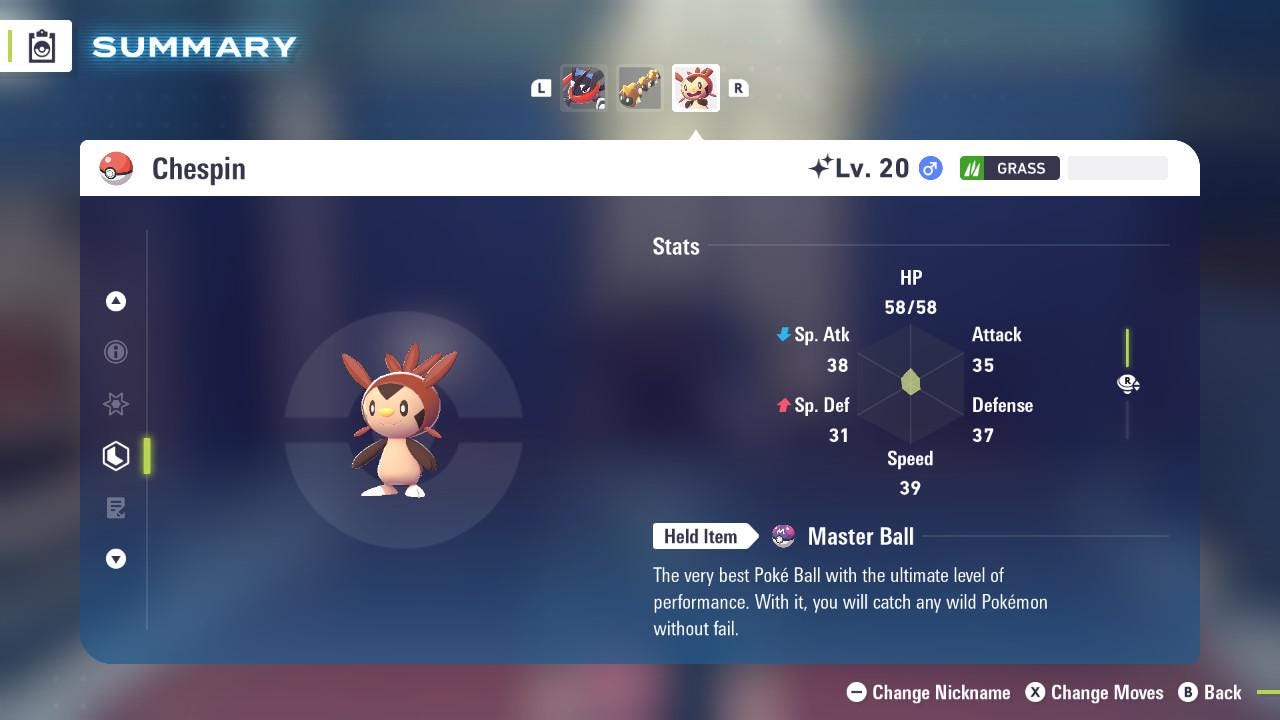Click the Poké Ball icon beside Chespin's name
Viewport: 1280px width, 720px height.
coord(116,168)
